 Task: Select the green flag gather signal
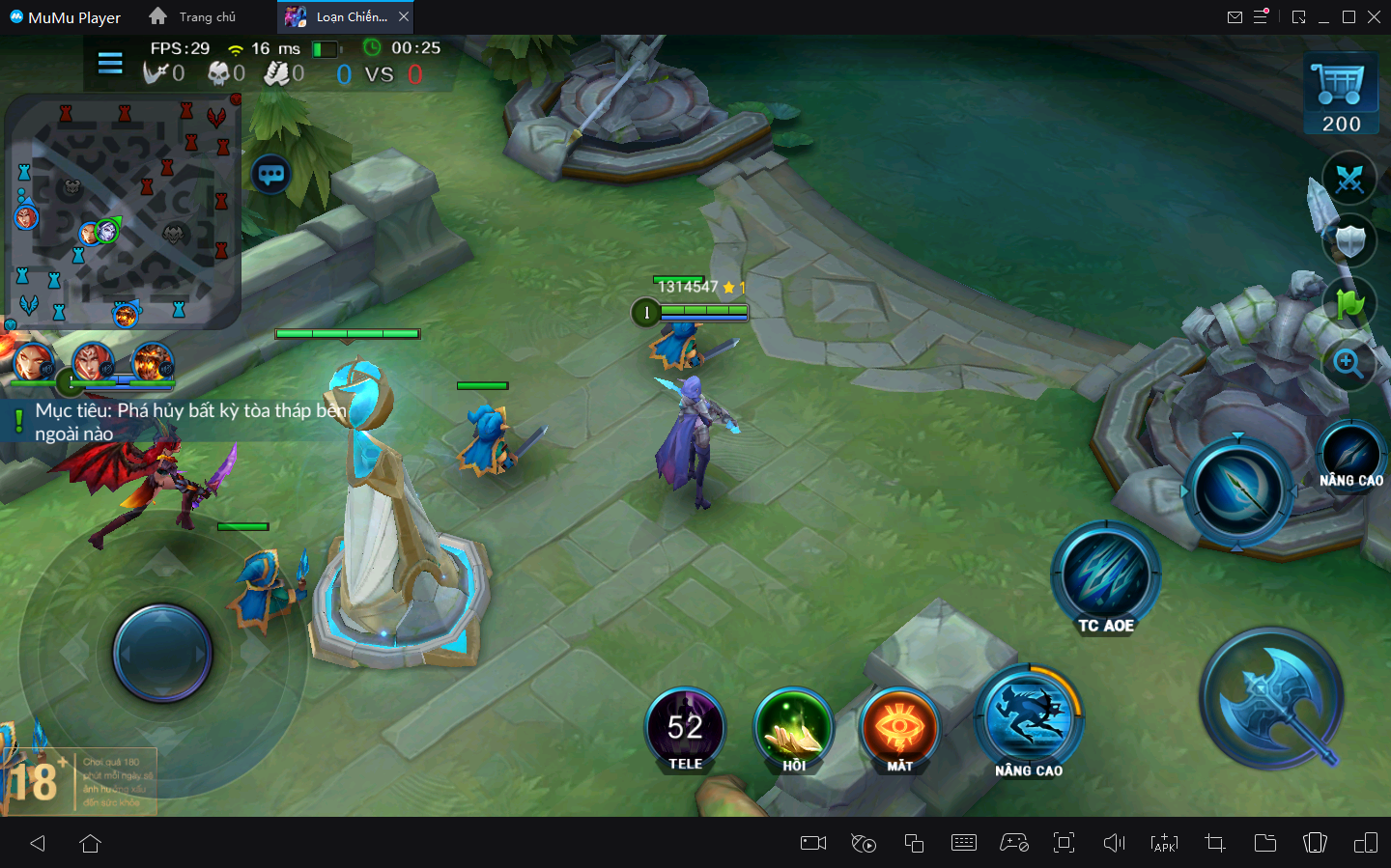pyautogui.click(x=1349, y=303)
